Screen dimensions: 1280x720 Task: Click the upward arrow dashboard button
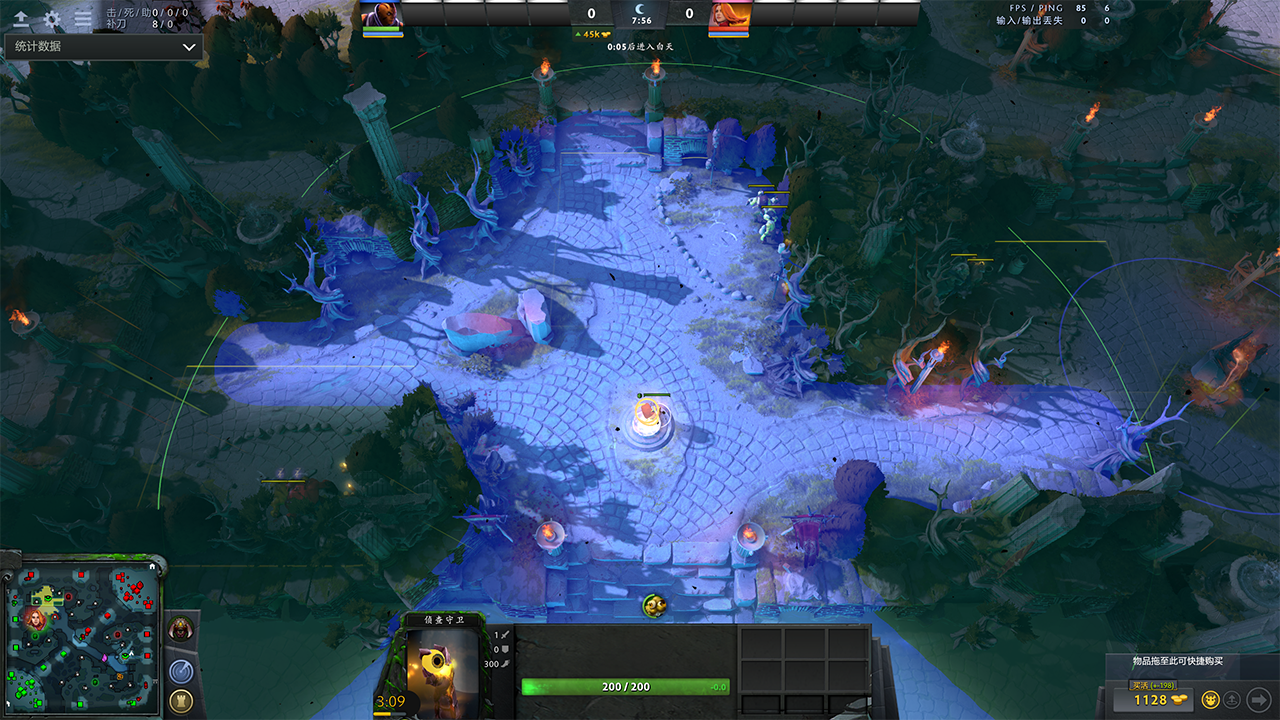pos(20,18)
